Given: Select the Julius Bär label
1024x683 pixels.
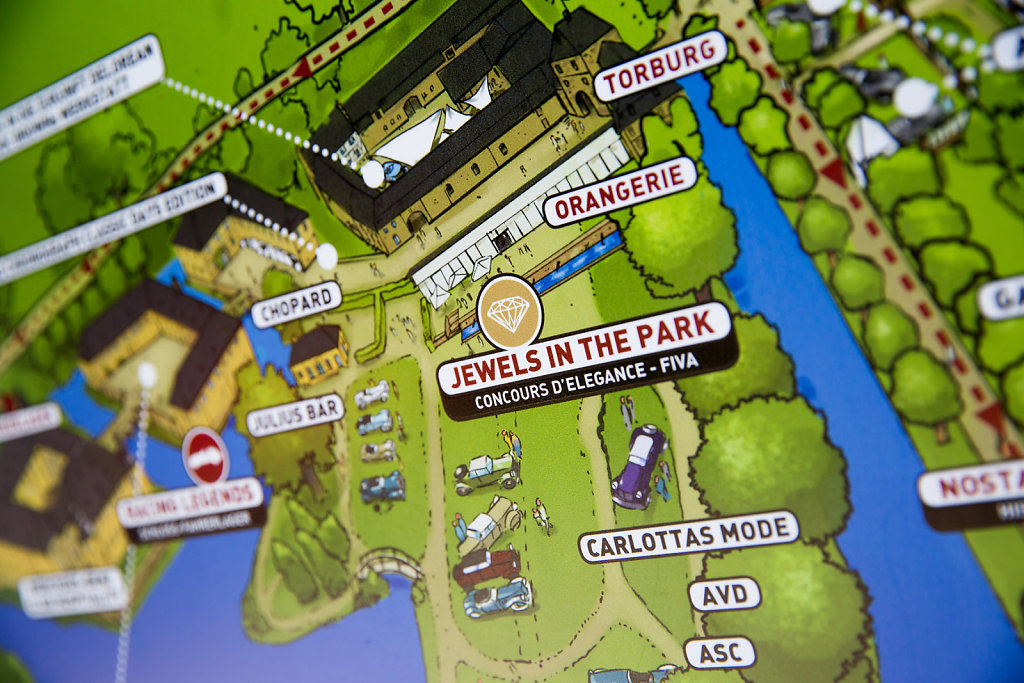Looking at the screenshot, I should coord(295,414).
